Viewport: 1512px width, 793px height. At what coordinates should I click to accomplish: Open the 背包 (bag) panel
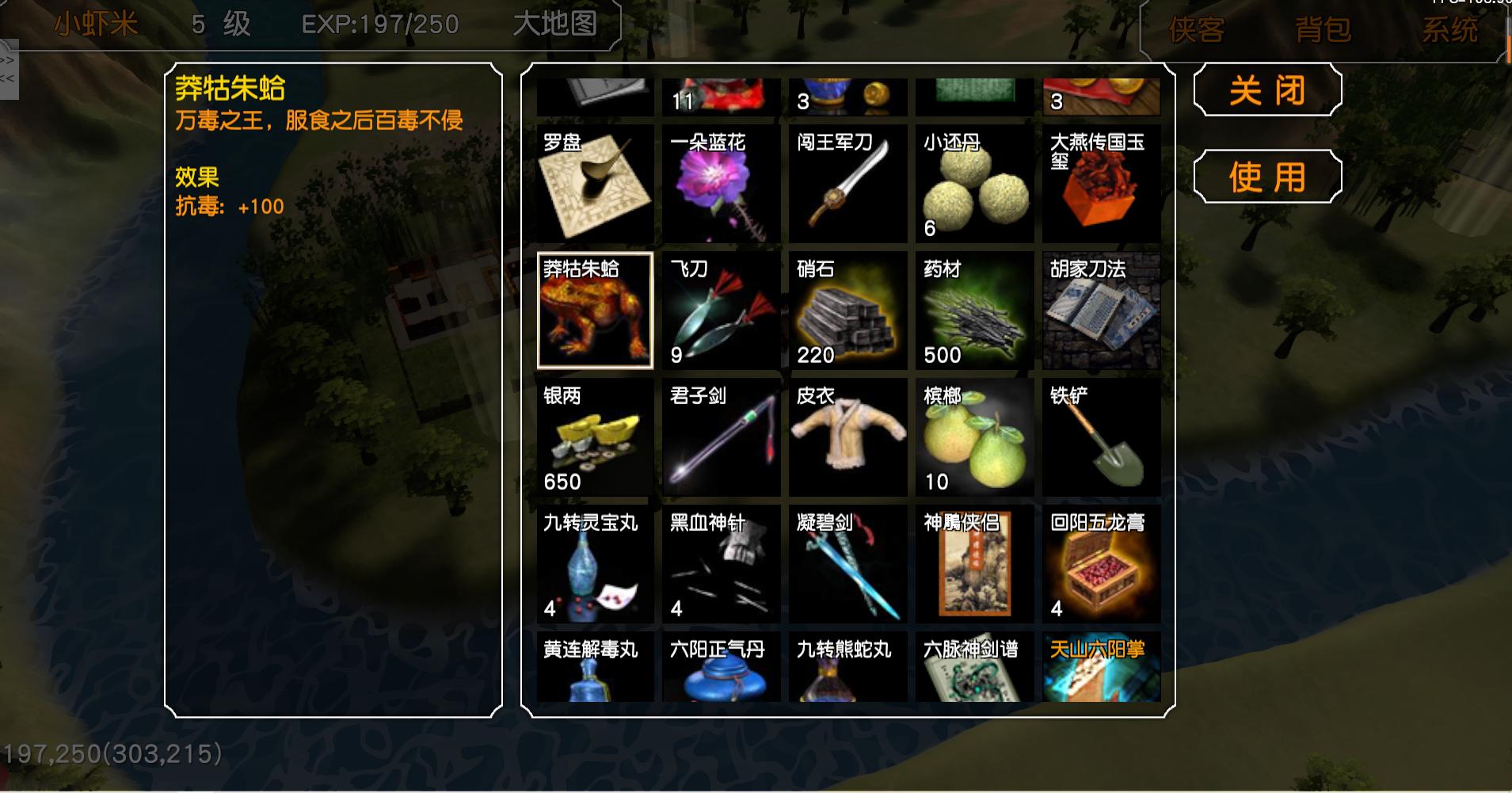(x=1321, y=31)
